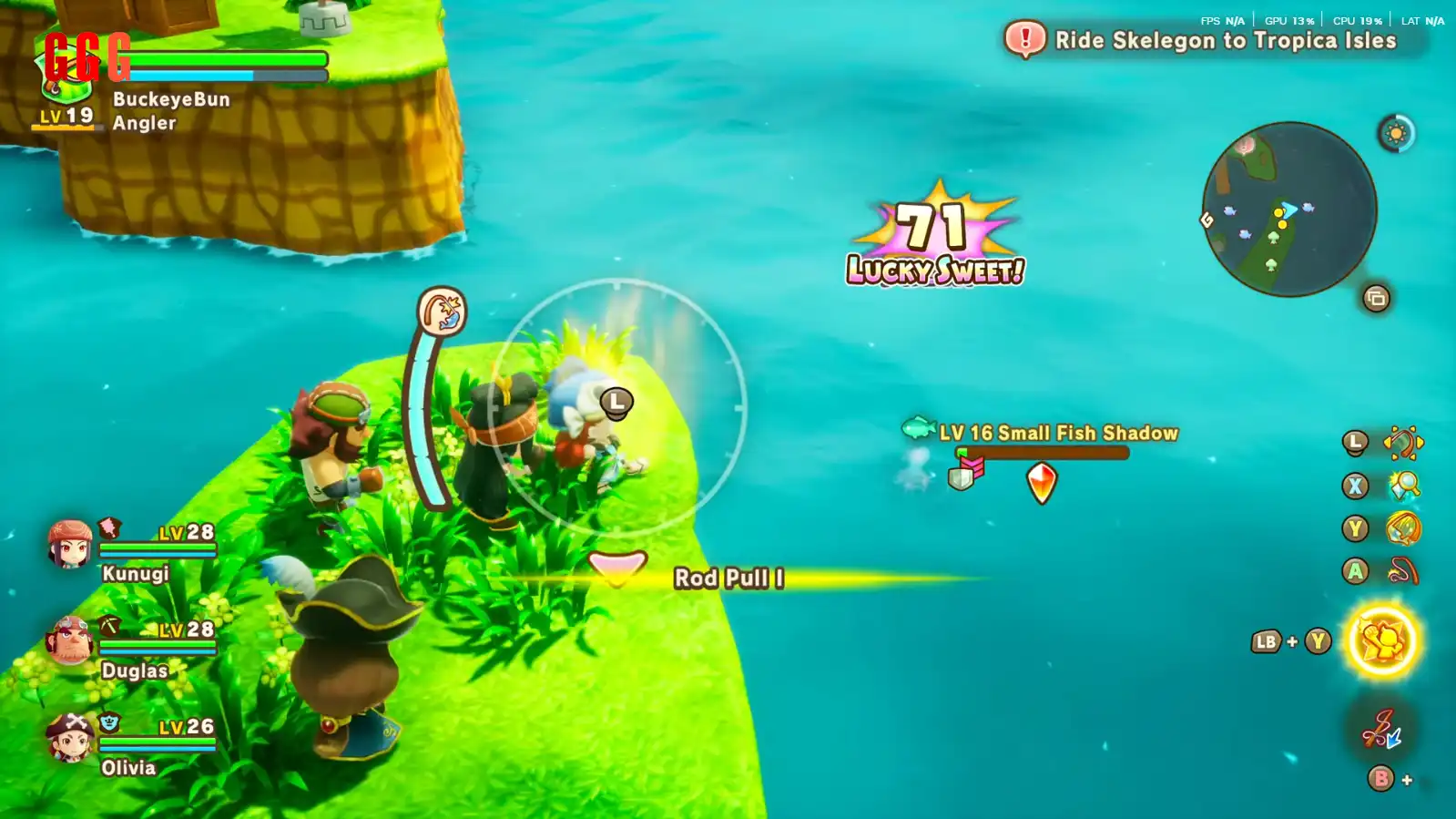Trigger the glowing golden special skill icon
The image size is (1456, 819).
point(1381,641)
